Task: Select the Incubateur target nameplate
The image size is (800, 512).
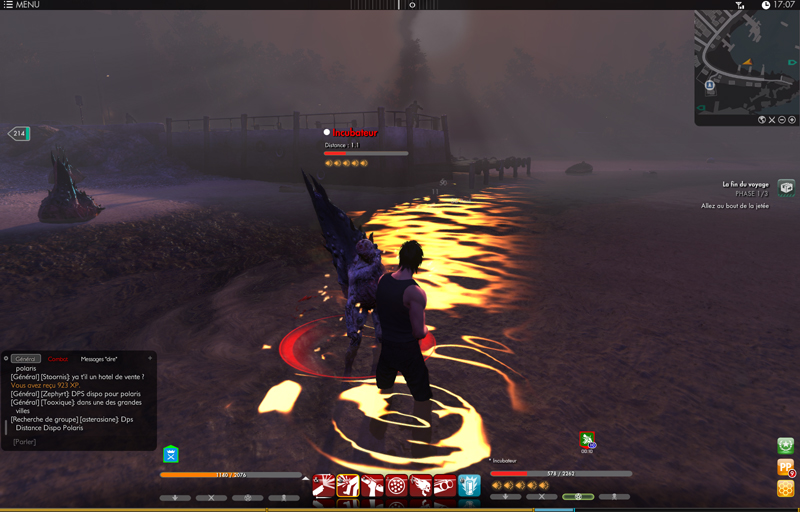Action: pyautogui.click(x=355, y=132)
